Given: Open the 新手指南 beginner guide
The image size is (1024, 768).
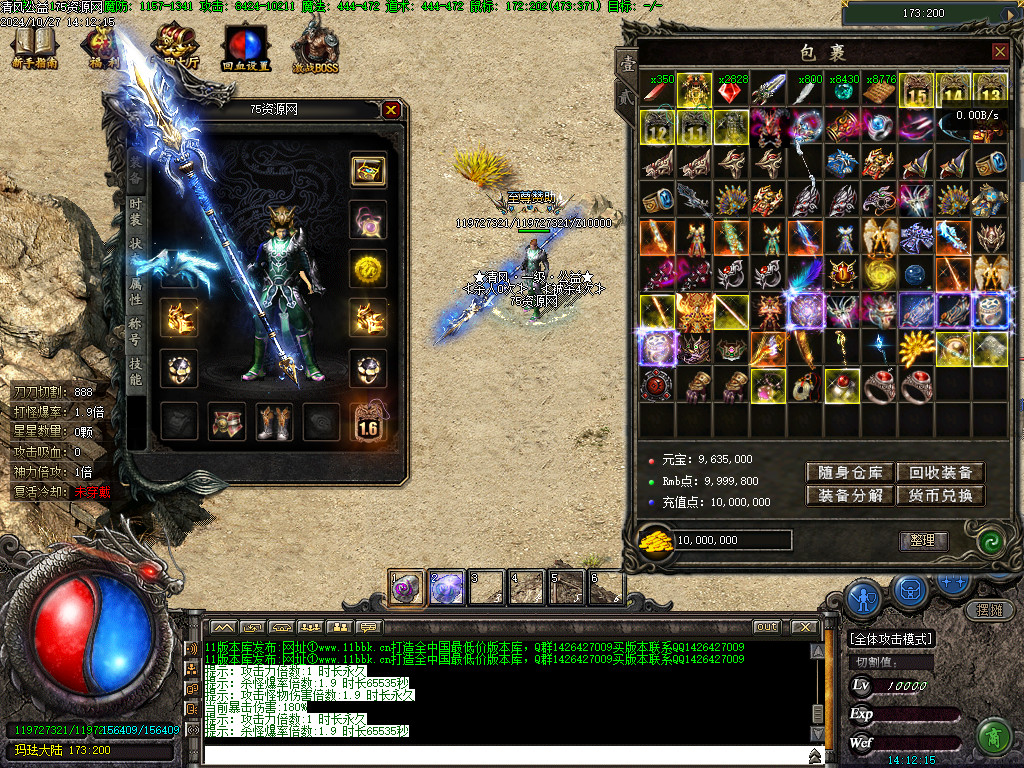Looking at the screenshot, I should [x=34, y=49].
